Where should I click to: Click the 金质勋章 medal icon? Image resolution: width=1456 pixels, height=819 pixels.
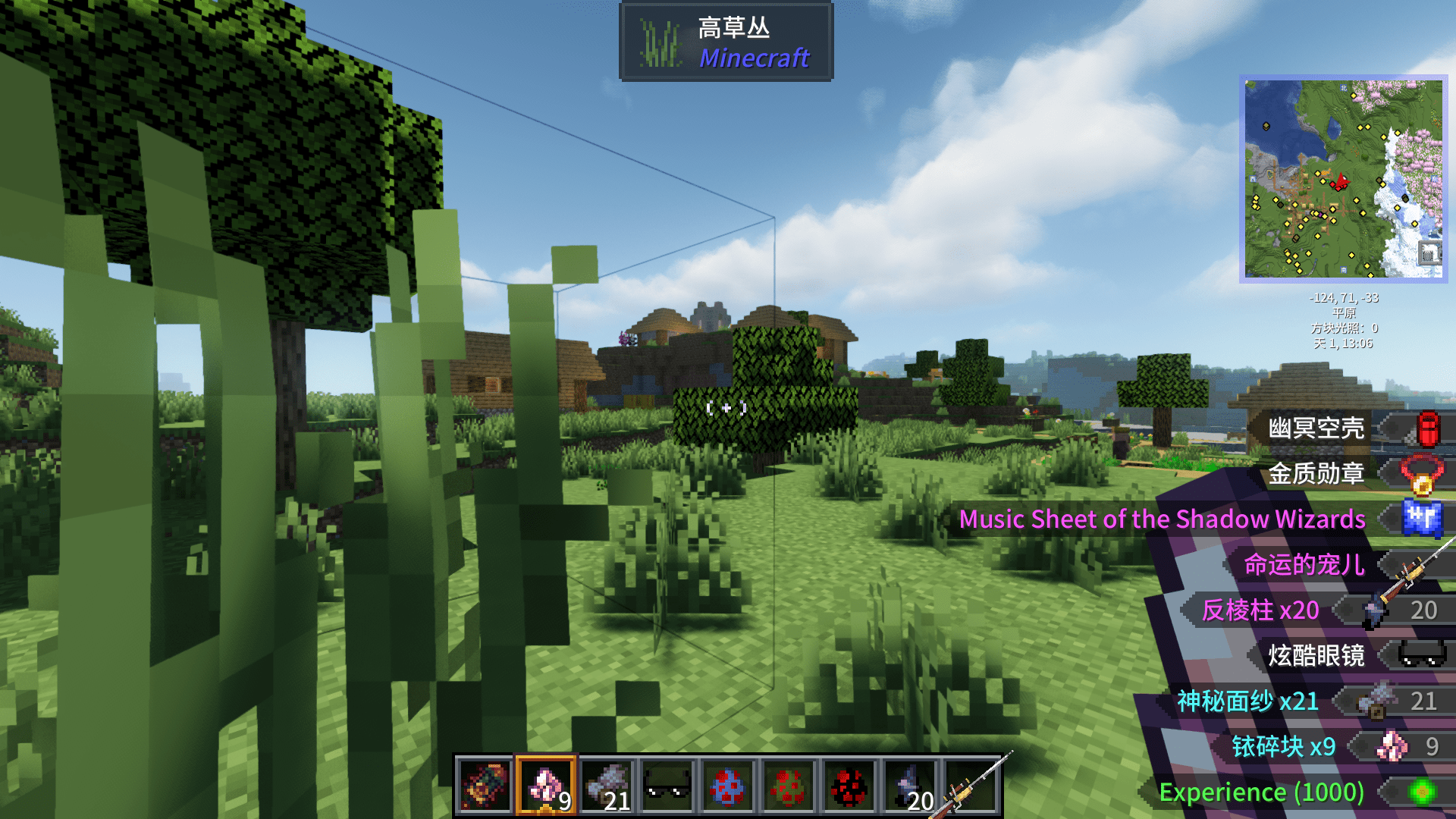[x=1425, y=473]
